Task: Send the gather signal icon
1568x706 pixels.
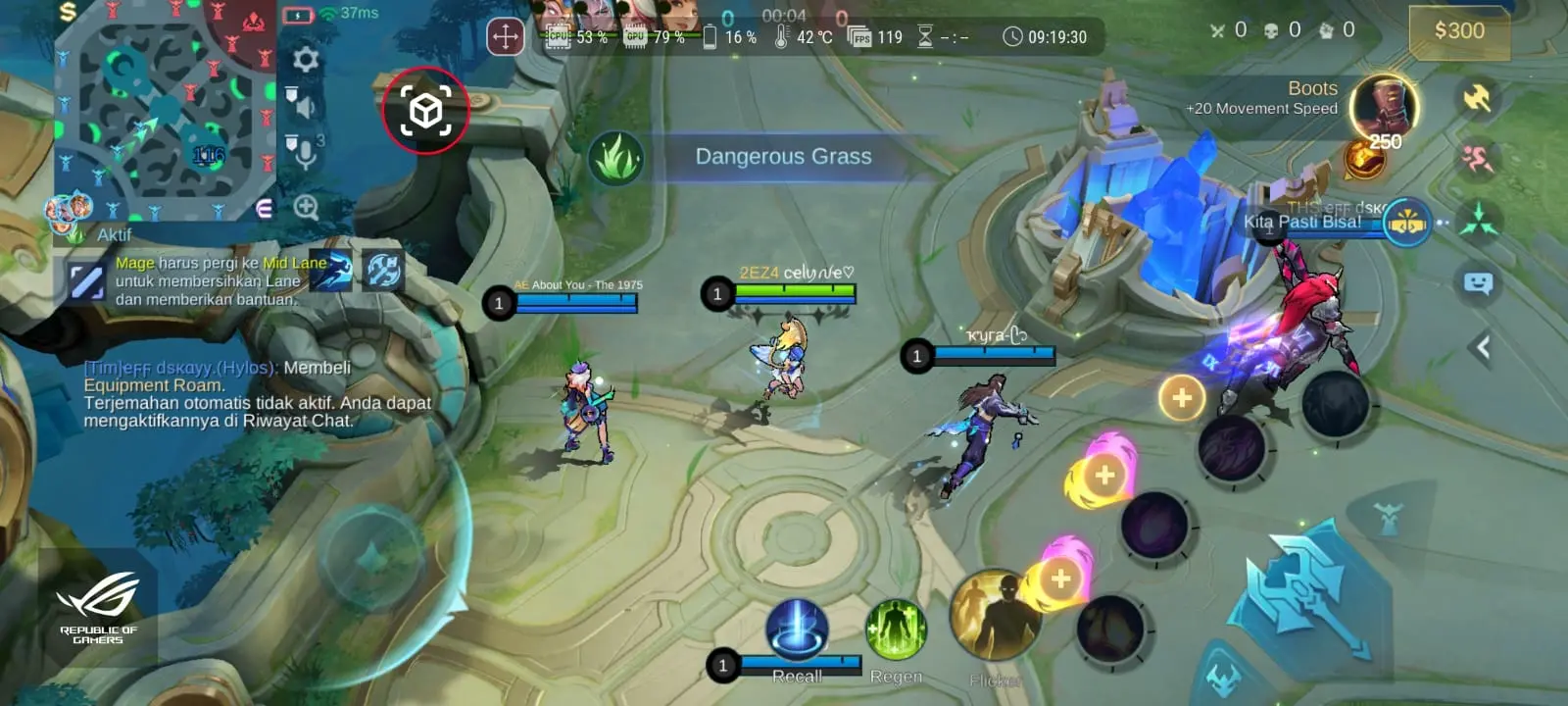Action: coord(1478,222)
